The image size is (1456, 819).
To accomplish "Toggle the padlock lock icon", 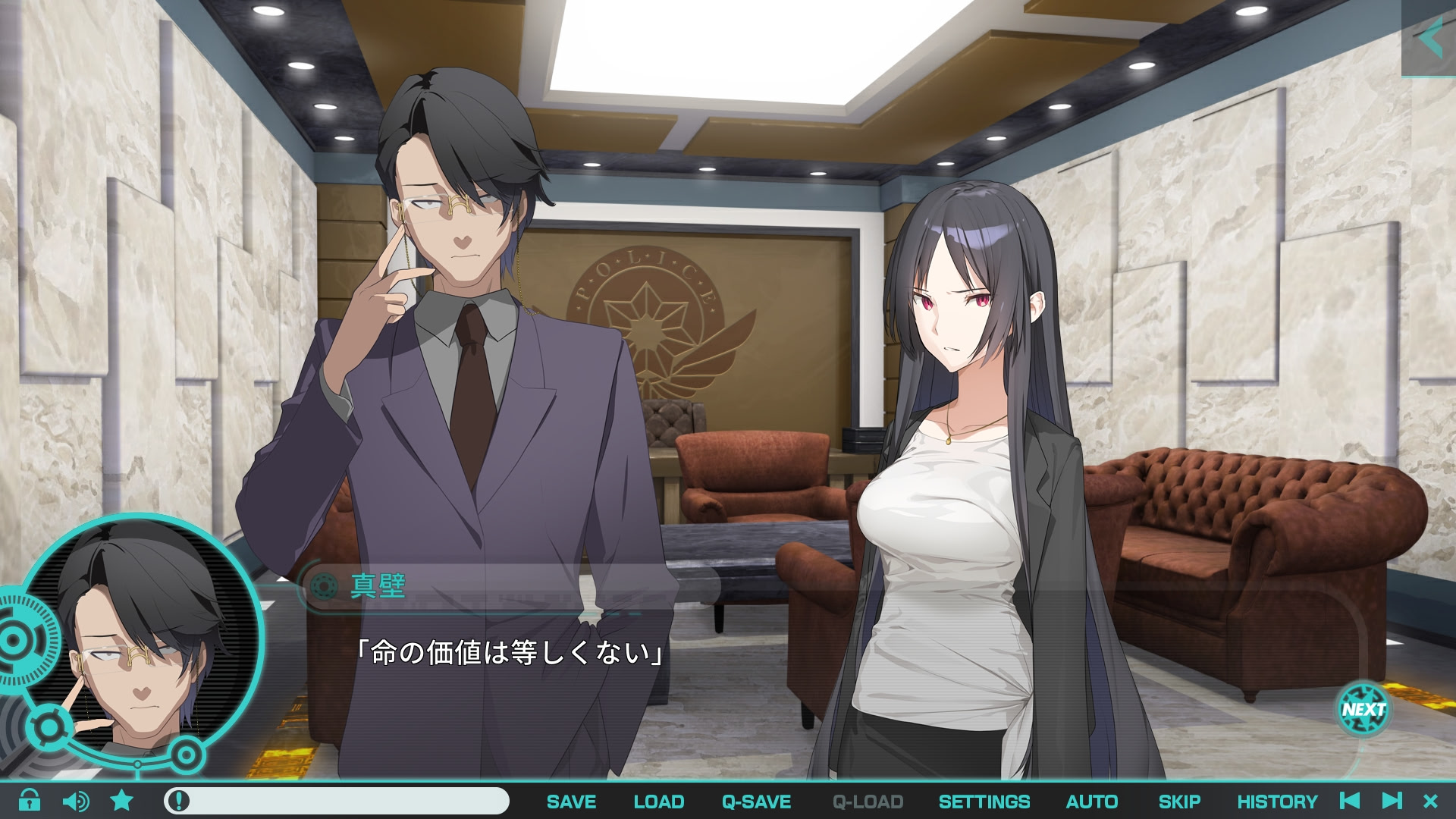I will [30, 801].
